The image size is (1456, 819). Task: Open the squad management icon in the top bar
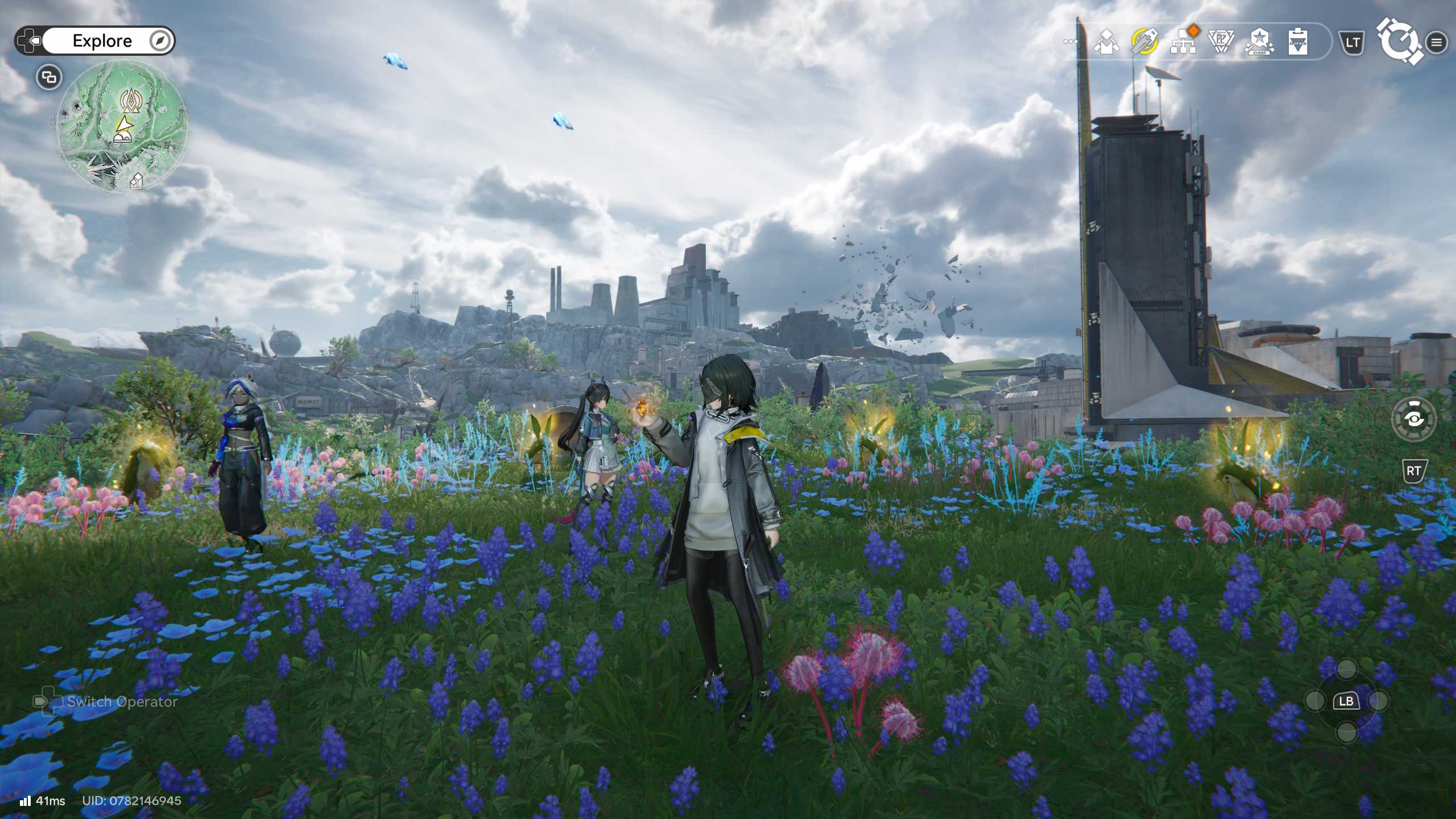tap(1107, 42)
